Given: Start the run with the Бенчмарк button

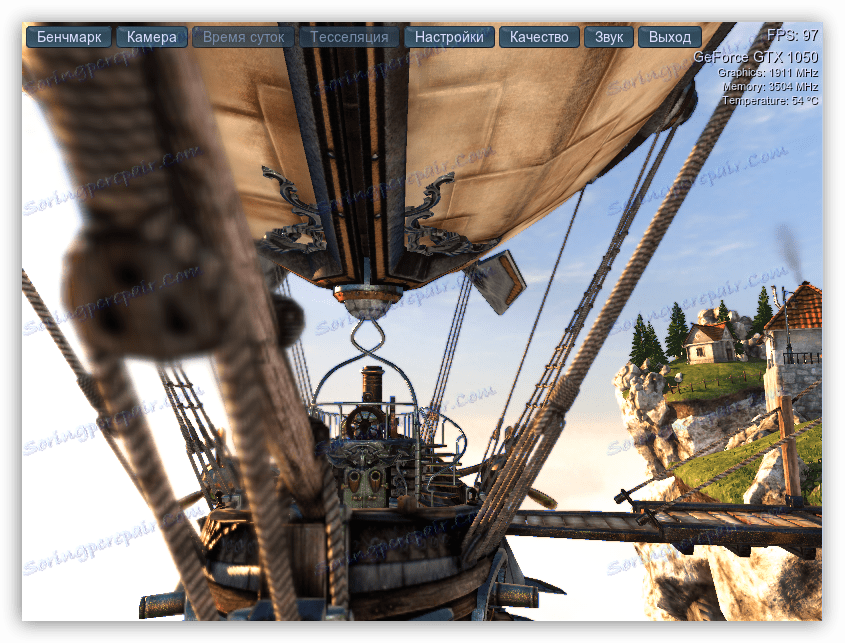Looking at the screenshot, I should [x=69, y=37].
